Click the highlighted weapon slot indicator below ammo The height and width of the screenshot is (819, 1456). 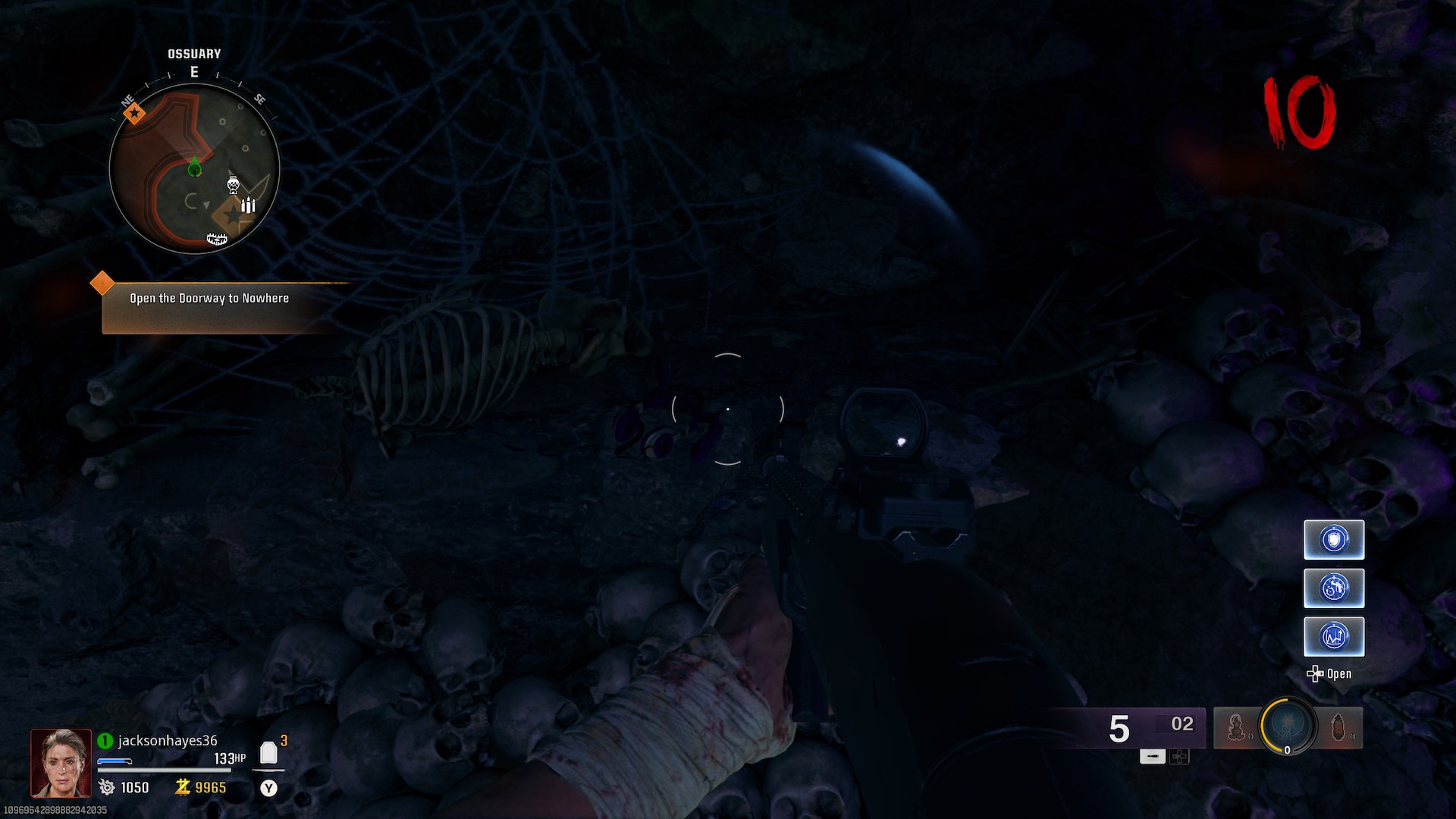1152,756
